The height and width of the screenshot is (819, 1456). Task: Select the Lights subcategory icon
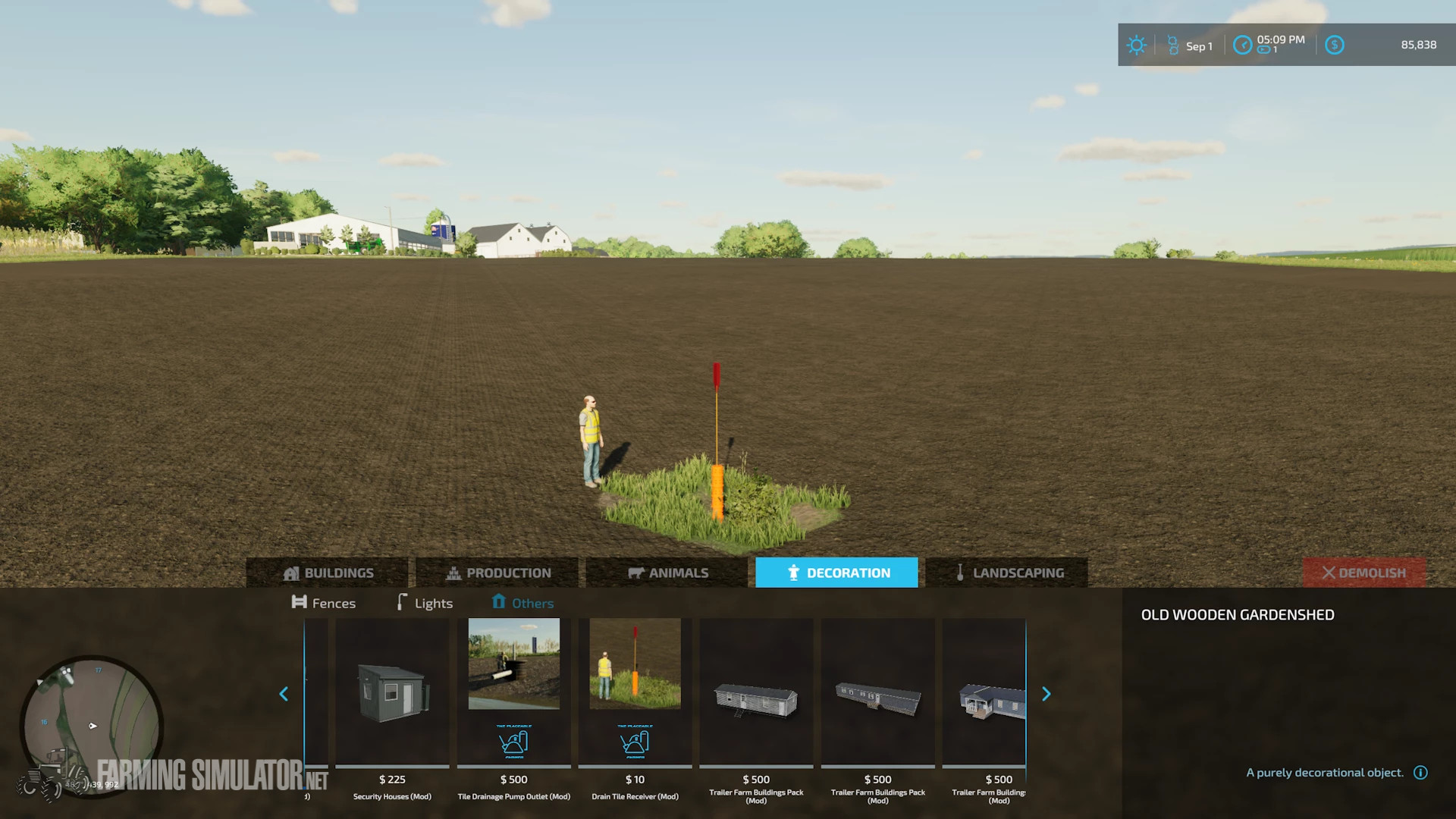point(401,601)
